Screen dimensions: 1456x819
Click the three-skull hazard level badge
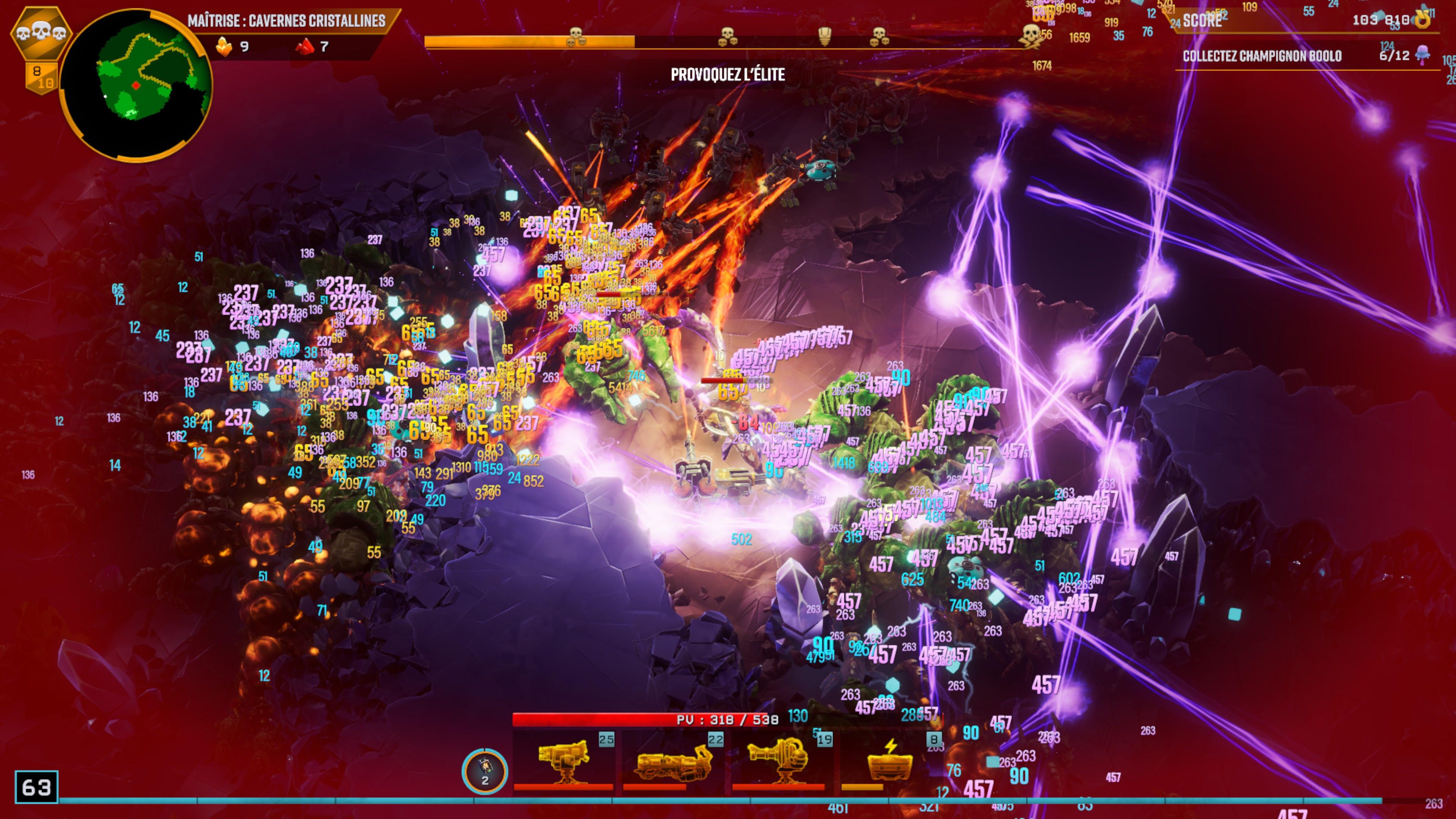coord(41,33)
